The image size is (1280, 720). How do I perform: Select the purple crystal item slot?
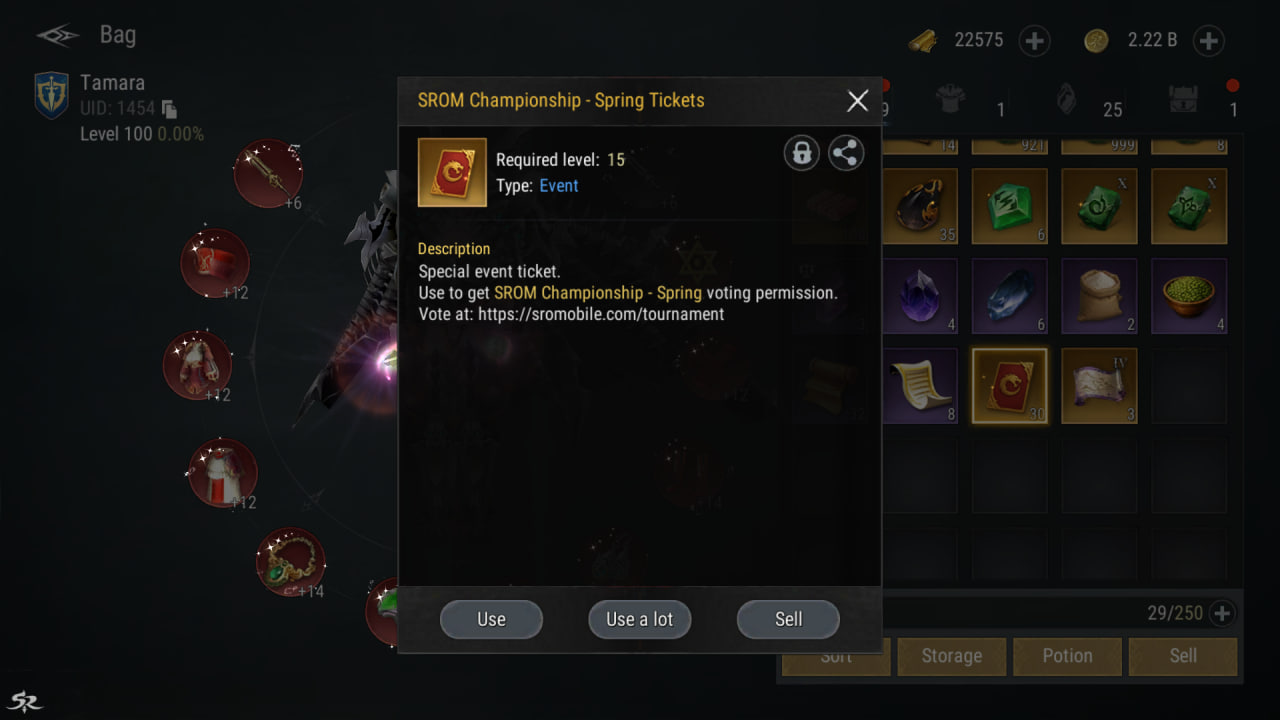[921, 296]
